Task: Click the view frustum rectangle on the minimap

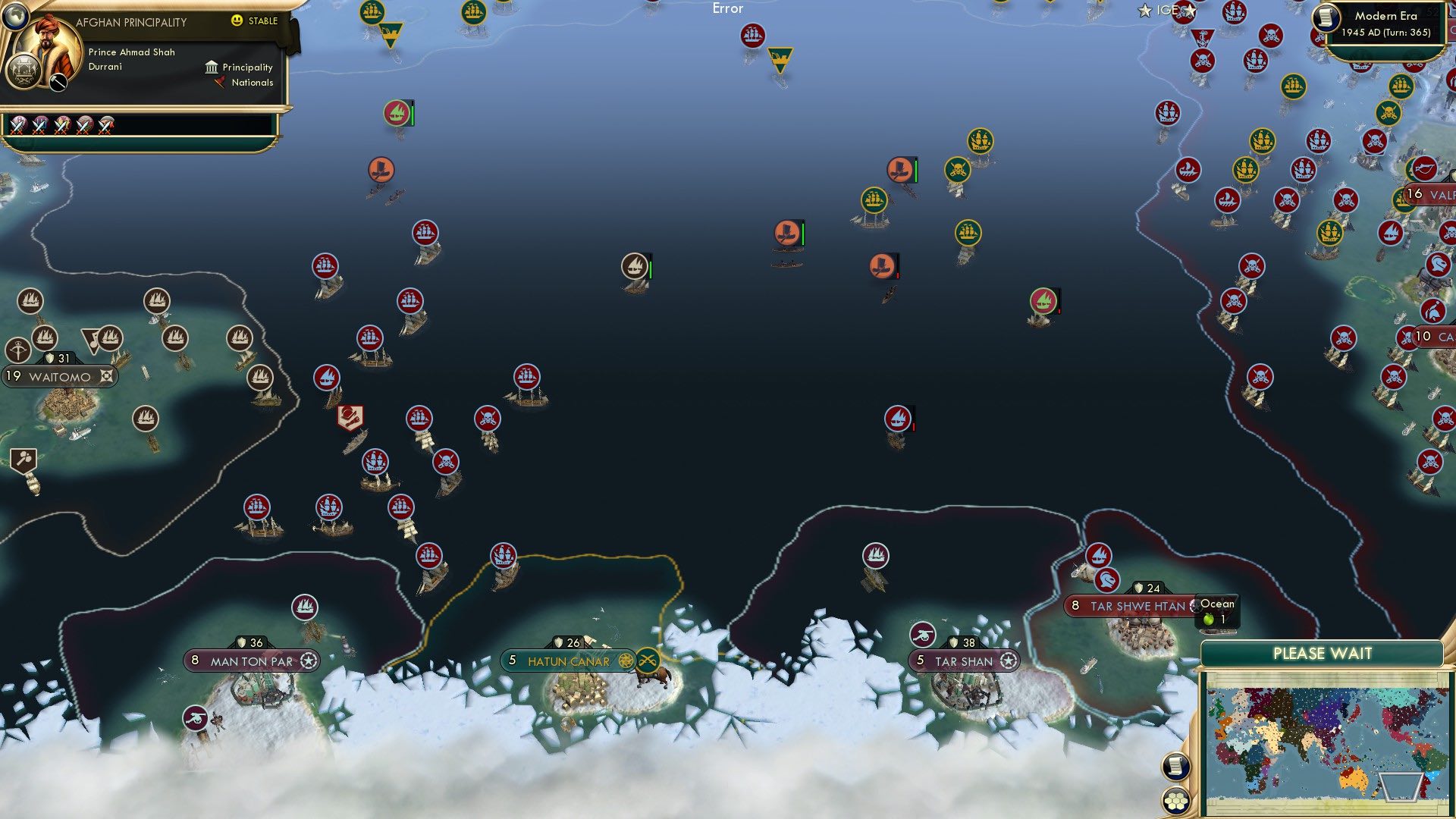Action: point(1401,788)
